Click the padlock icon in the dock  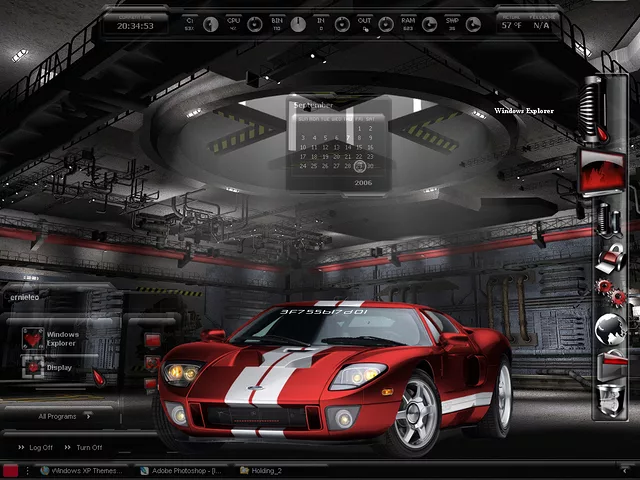tap(610, 255)
